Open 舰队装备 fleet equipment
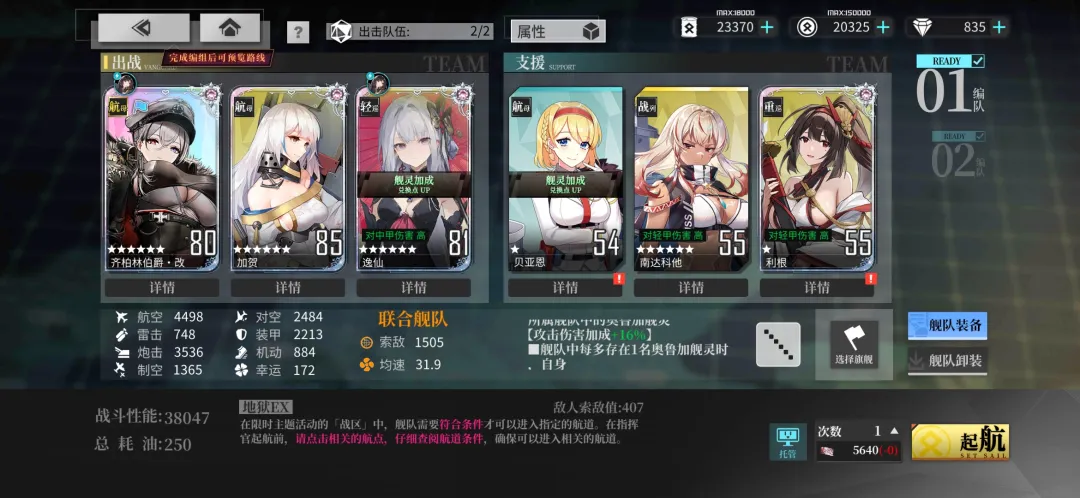This screenshot has width=1080, height=498. (x=947, y=325)
